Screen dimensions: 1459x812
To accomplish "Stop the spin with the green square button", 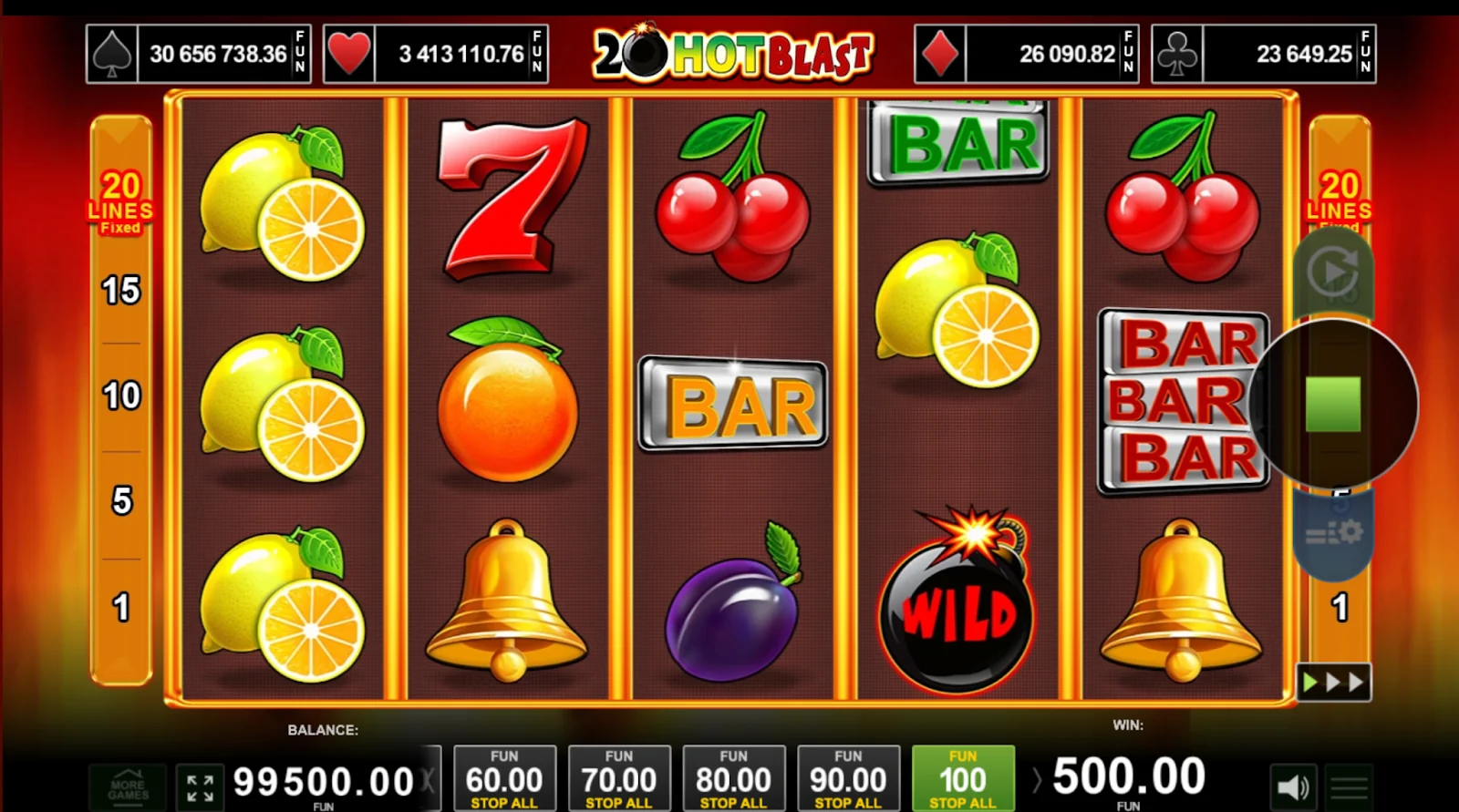I will [1332, 404].
